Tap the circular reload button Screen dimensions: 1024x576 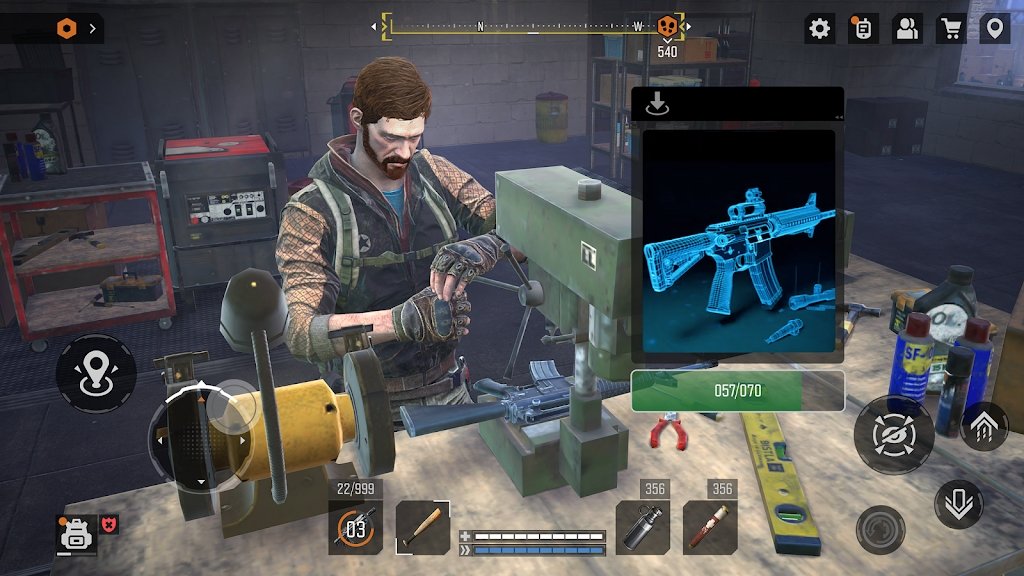[x=880, y=530]
